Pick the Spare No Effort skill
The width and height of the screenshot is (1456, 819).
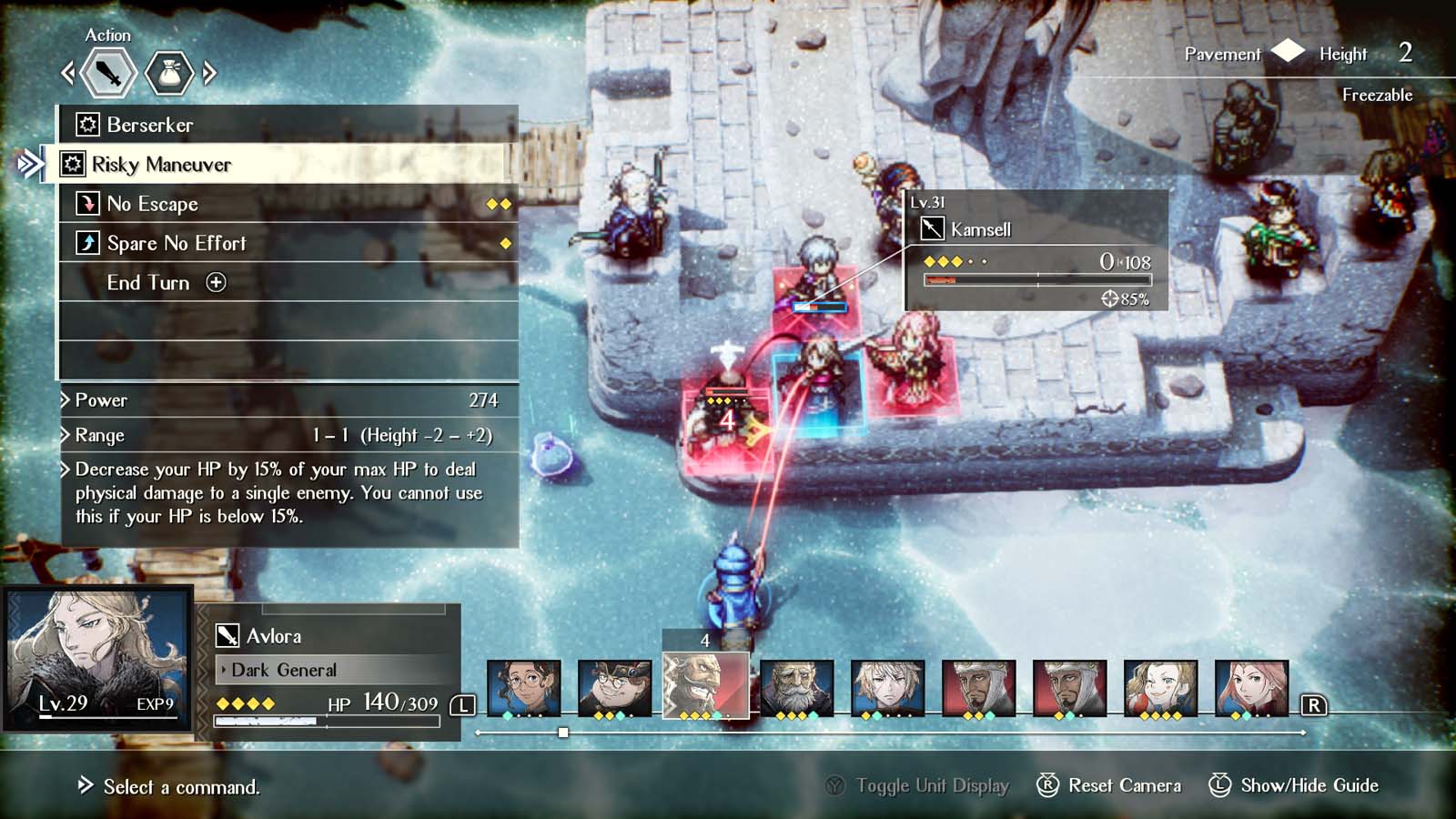pos(177,243)
